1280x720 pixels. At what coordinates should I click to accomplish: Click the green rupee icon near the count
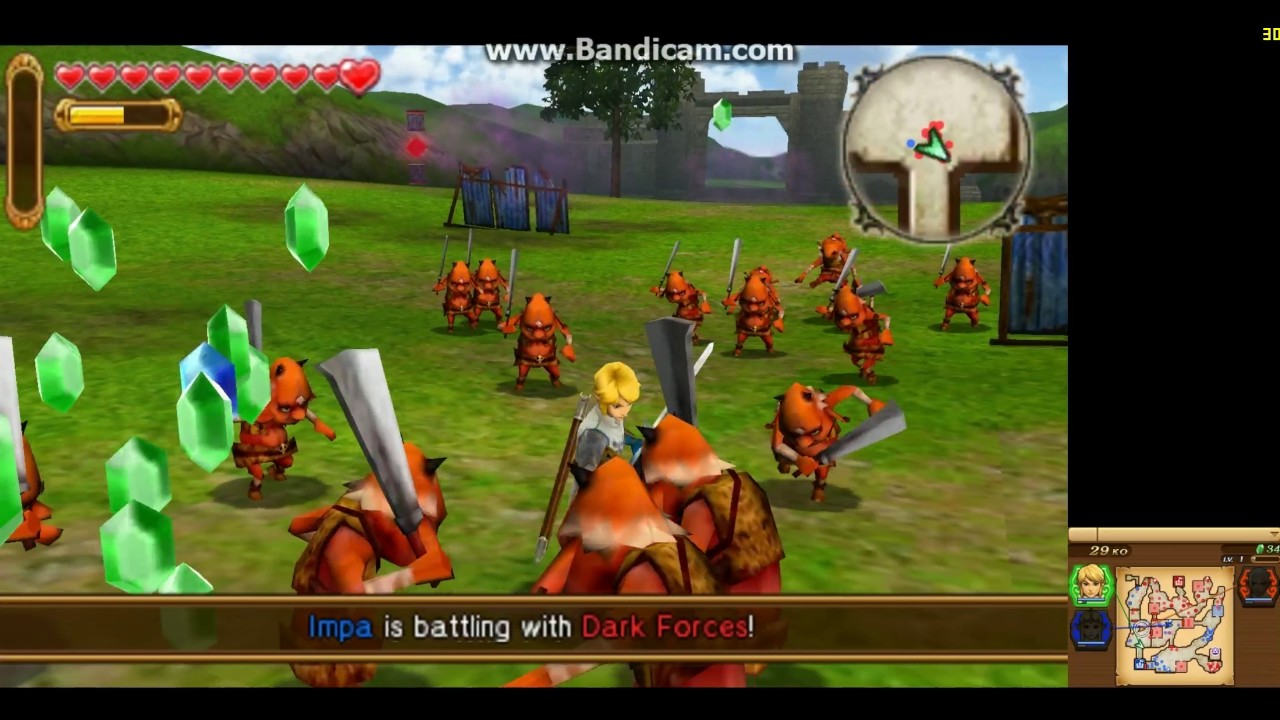(x=1260, y=549)
